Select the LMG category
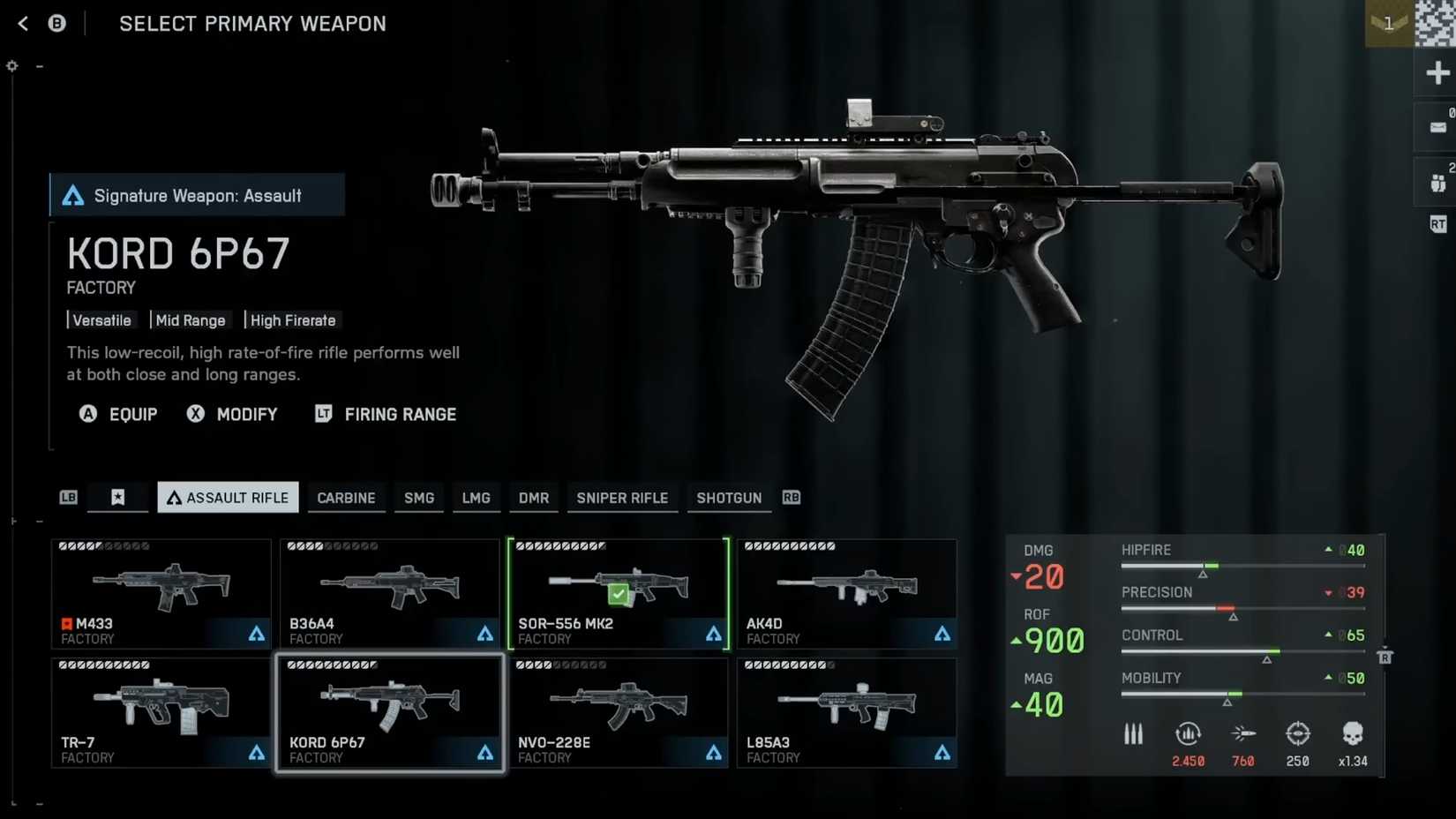 tap(476, 498)
